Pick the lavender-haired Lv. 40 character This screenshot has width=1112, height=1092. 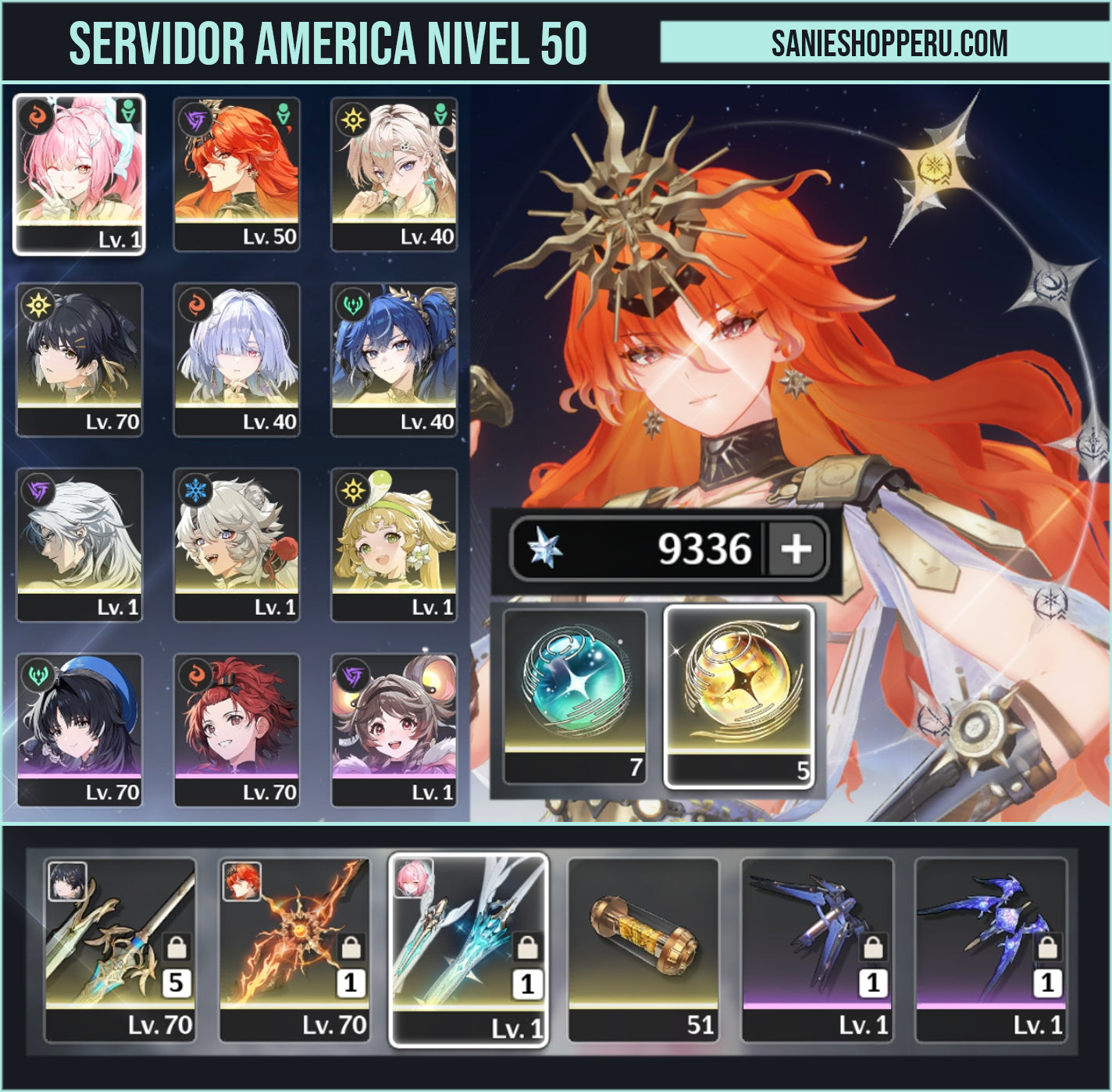pyautogui.click(x=237, y=359)
